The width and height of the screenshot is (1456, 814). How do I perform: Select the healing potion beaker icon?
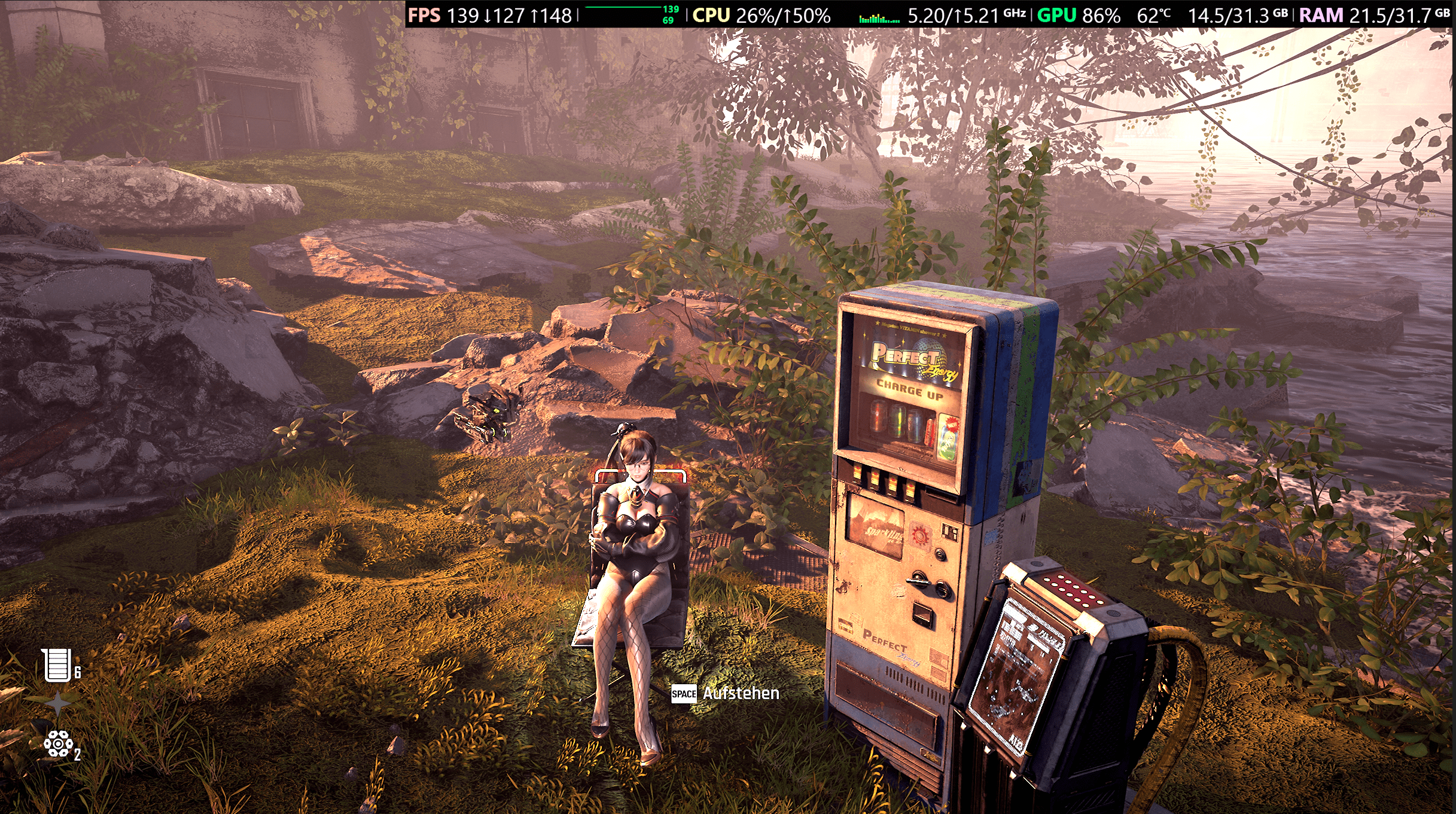click(56, 664)
